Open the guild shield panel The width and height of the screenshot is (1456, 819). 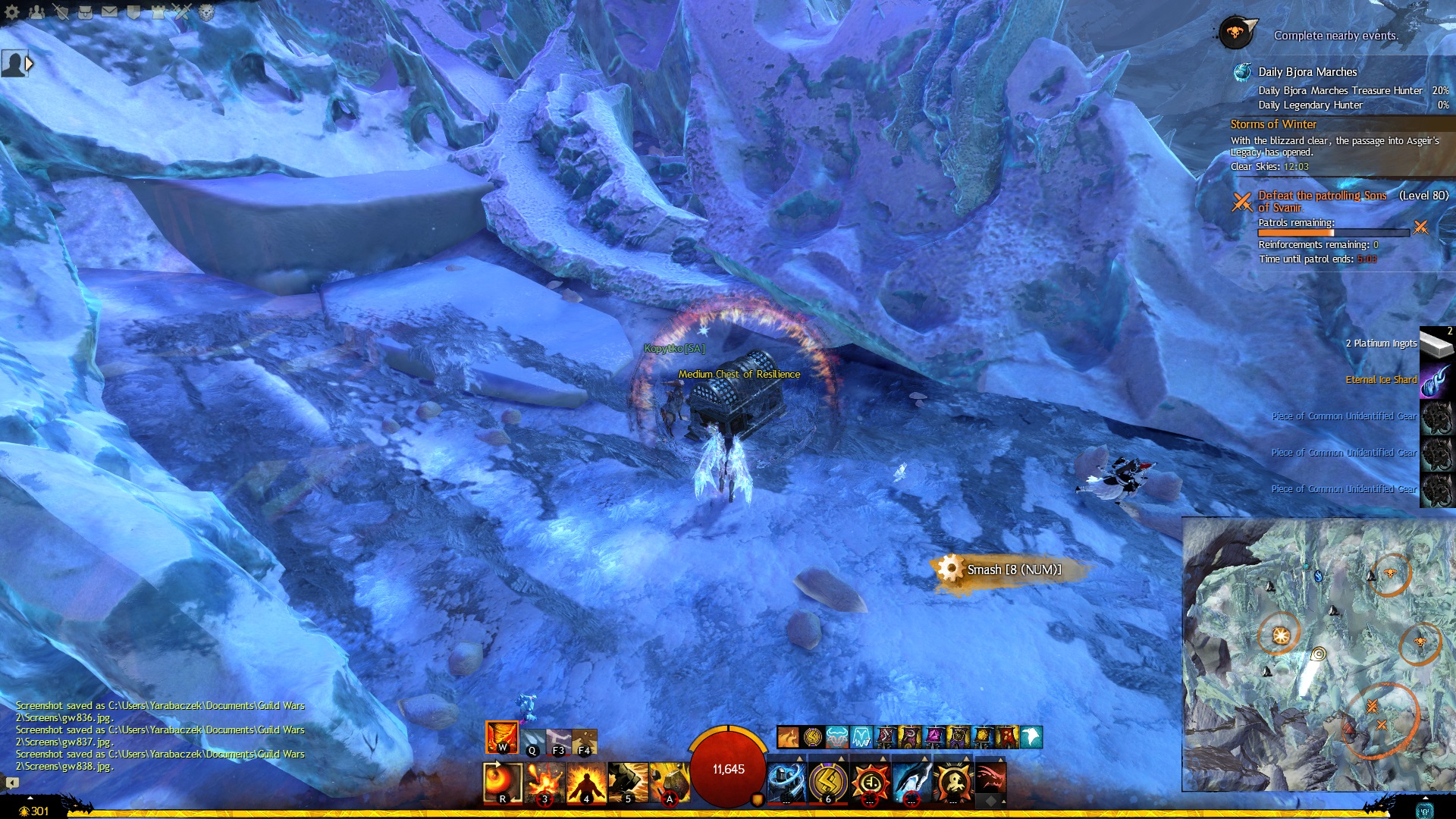[x=134, y=11]
